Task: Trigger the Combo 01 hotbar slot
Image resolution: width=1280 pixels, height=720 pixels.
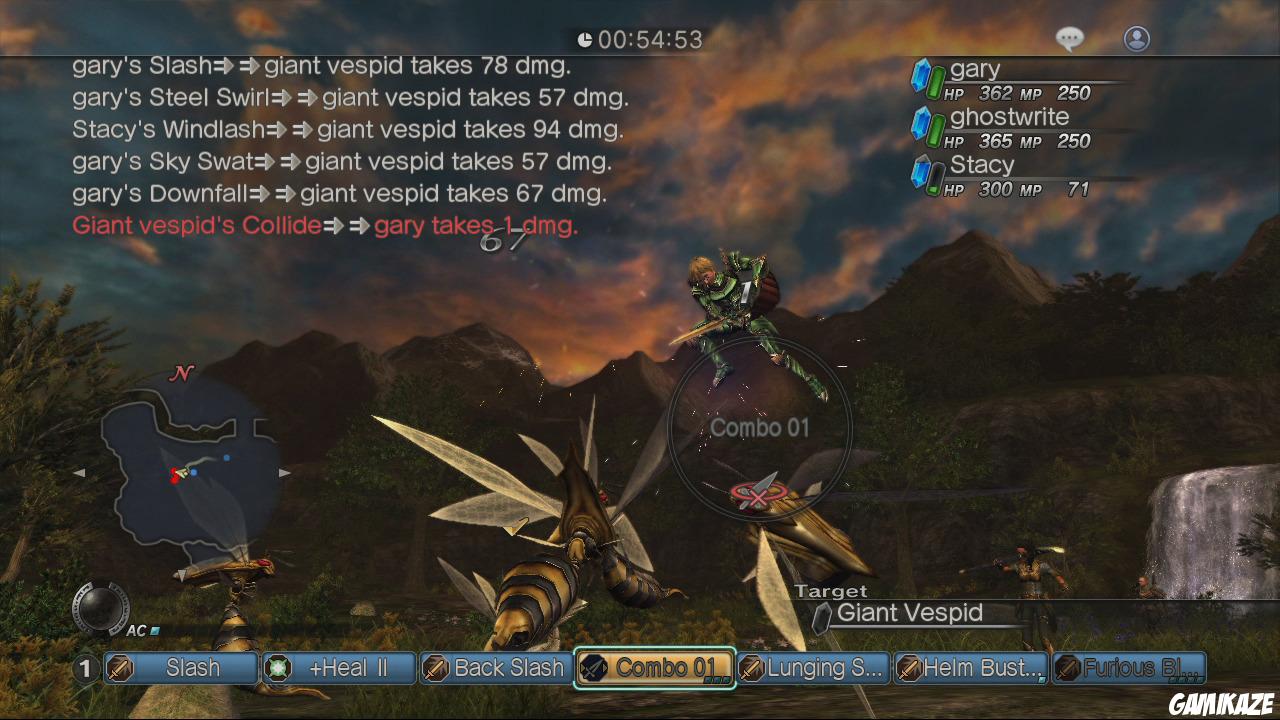Action: click(x=655, y=668)
